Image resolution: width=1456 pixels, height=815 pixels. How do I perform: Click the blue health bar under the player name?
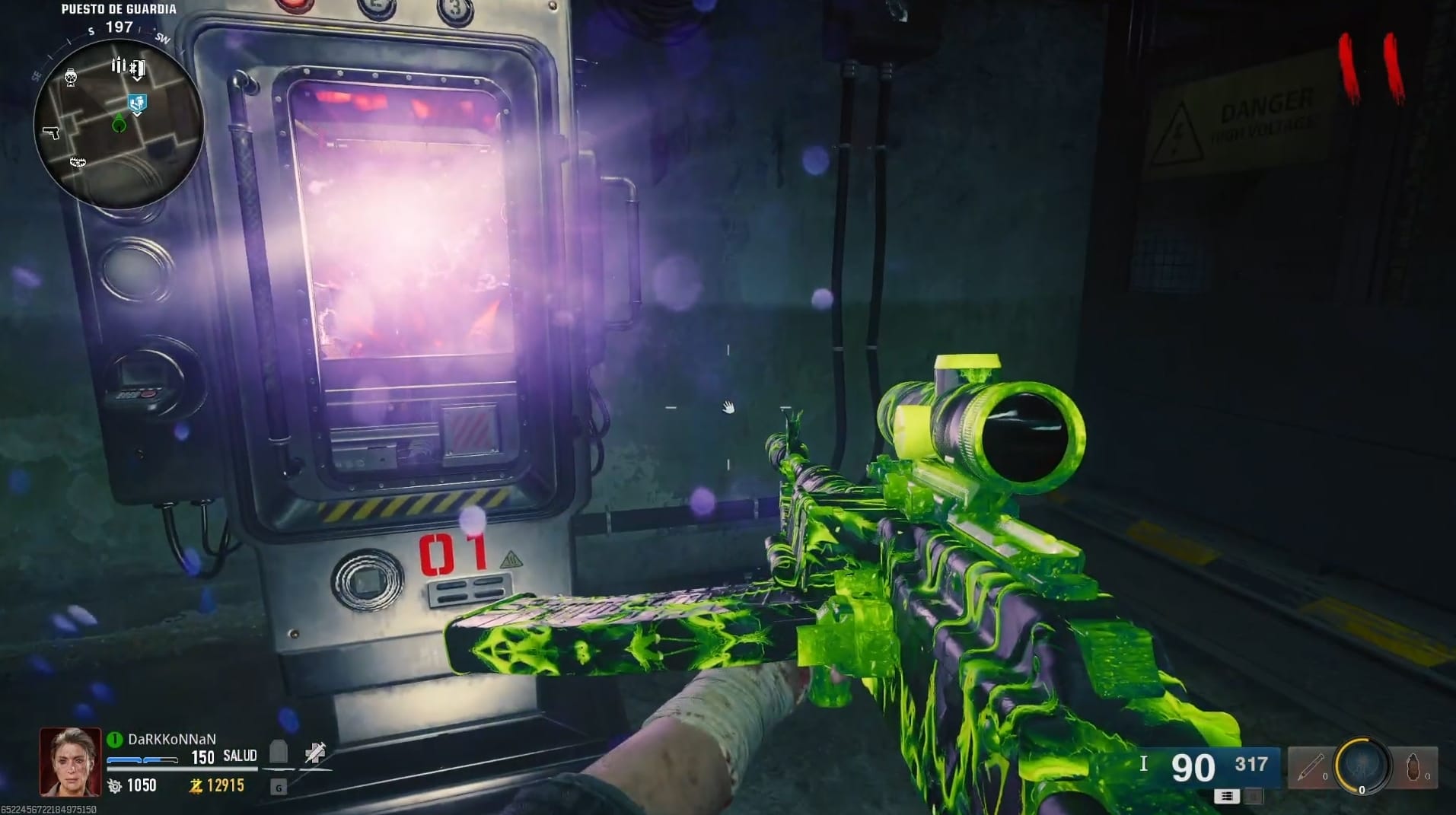[142, 759]
